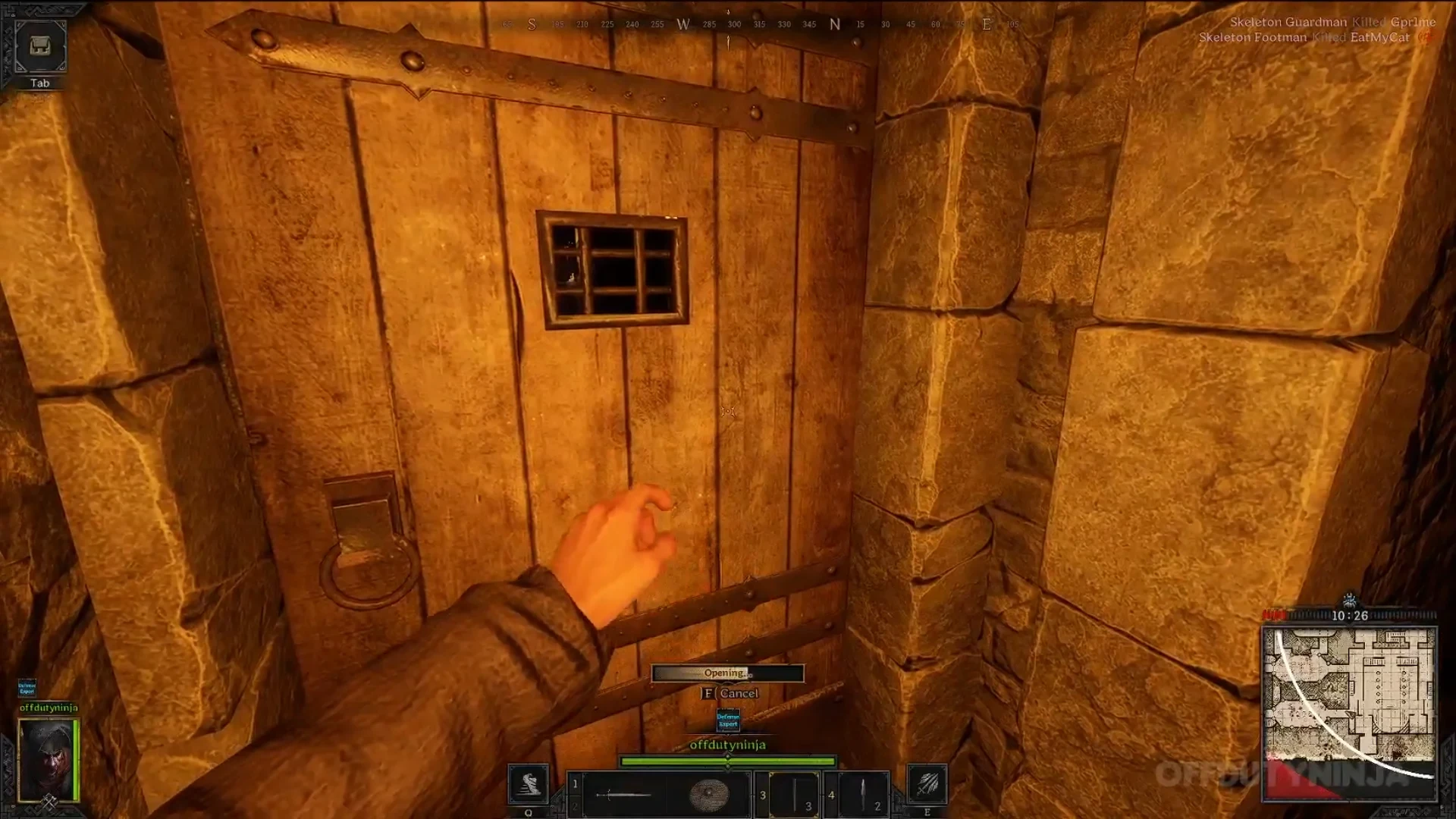This screenshot has width=1456, height=819.
Task: Toggle the number 3 weapon slot selection
Action: [763, 795]
